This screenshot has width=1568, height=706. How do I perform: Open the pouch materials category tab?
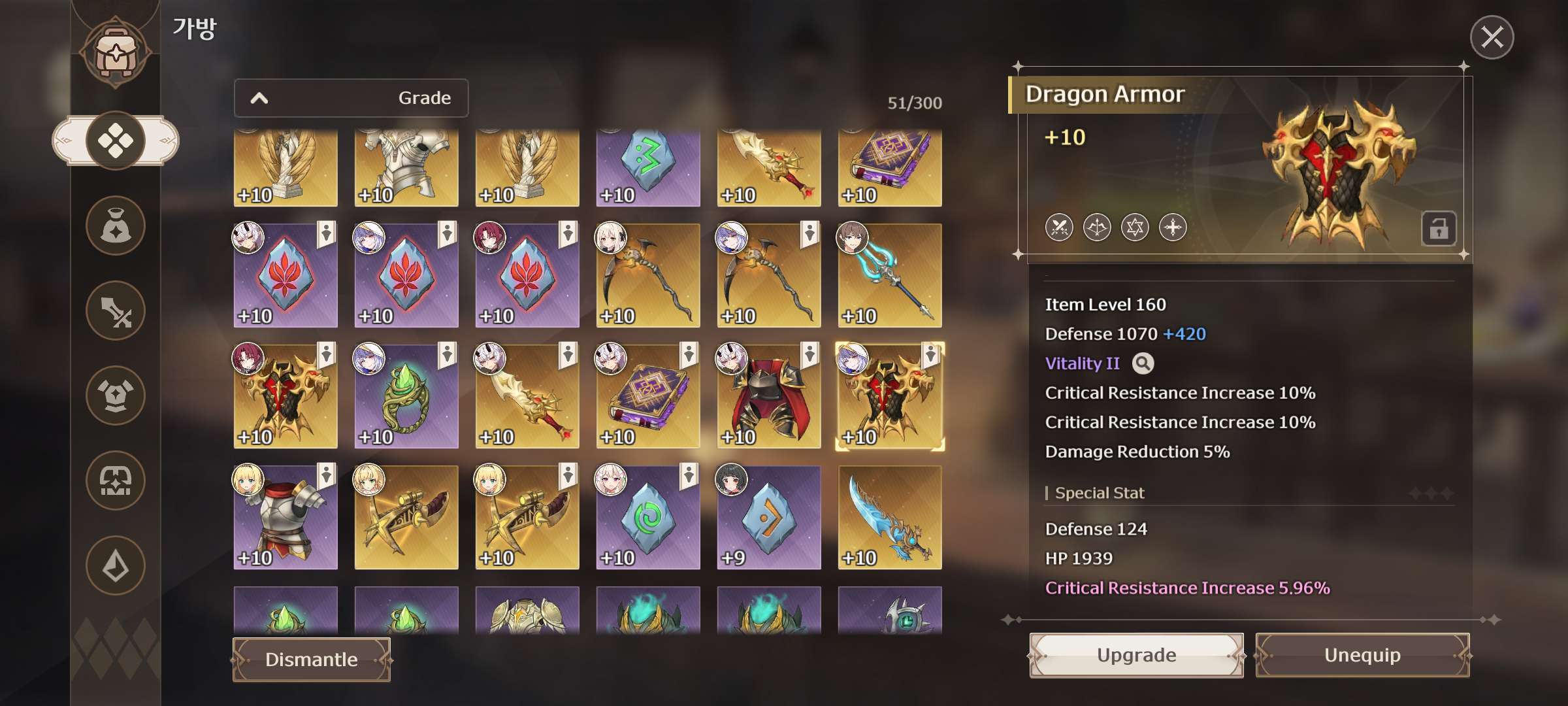point(116,226)
